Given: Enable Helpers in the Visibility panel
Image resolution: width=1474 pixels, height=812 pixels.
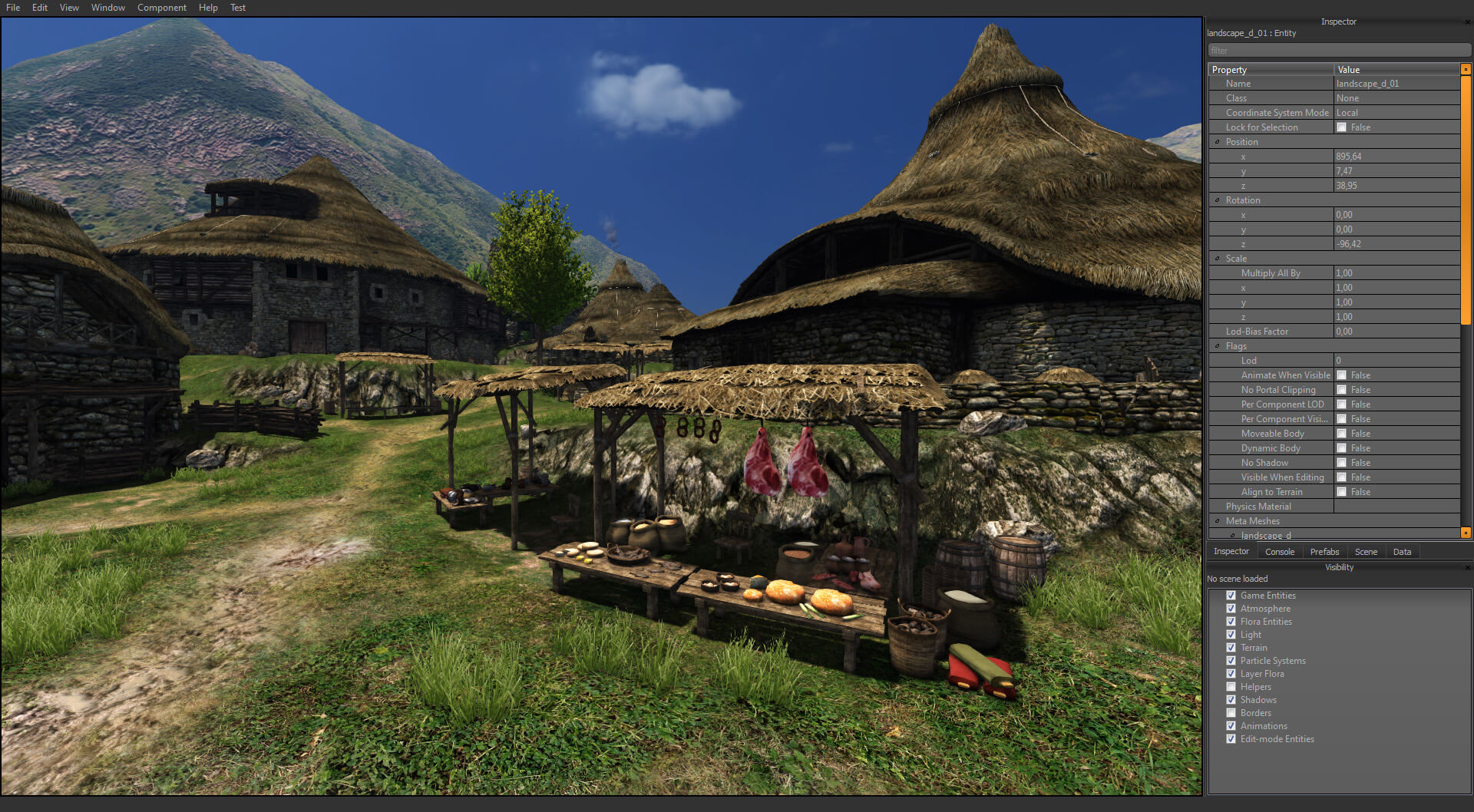Looking at the screenshot, I should pyautogui.click(x=1231, y=686).
